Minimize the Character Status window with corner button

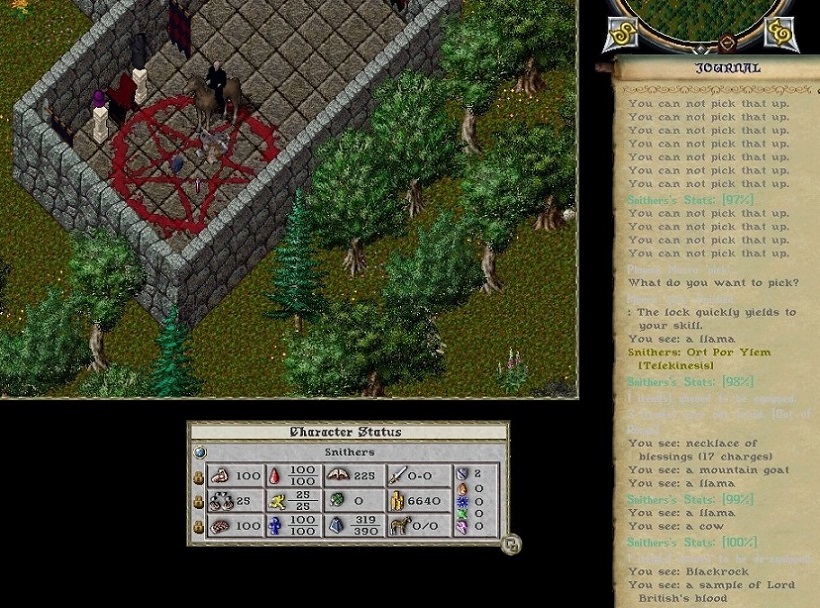(x=511, y=545)
